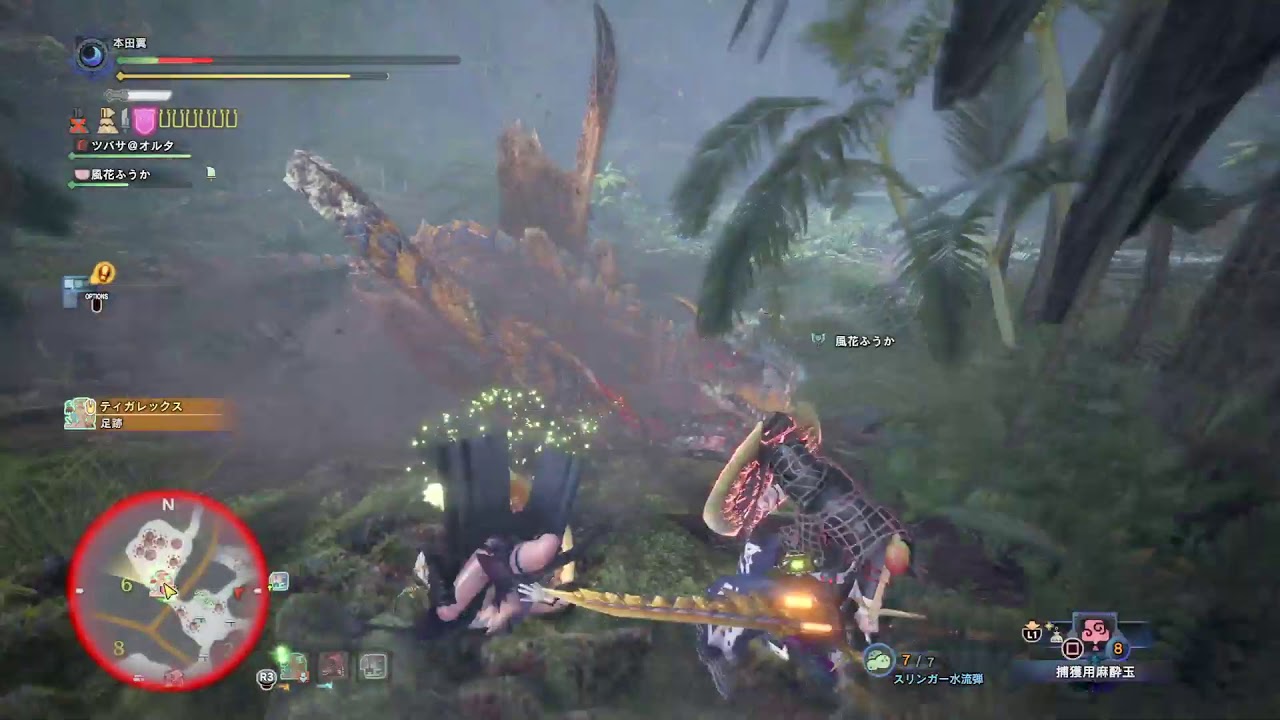Select the weapon sharpness sword icon
Image resolution: width=1280 pixels, height=720 pixels.
pos(124,120)
